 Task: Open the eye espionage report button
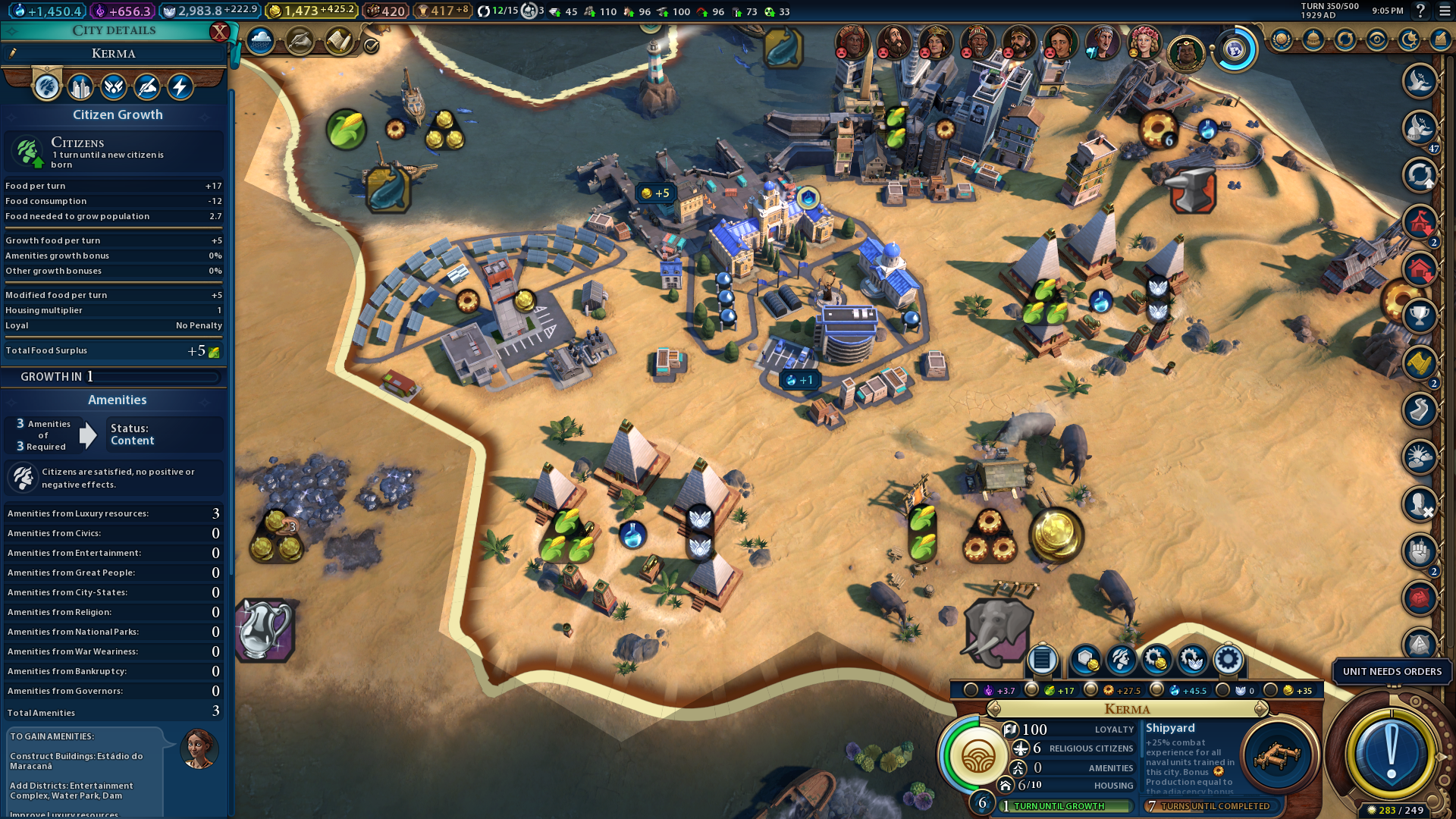pyautogui.click(x=1377, y=39)
